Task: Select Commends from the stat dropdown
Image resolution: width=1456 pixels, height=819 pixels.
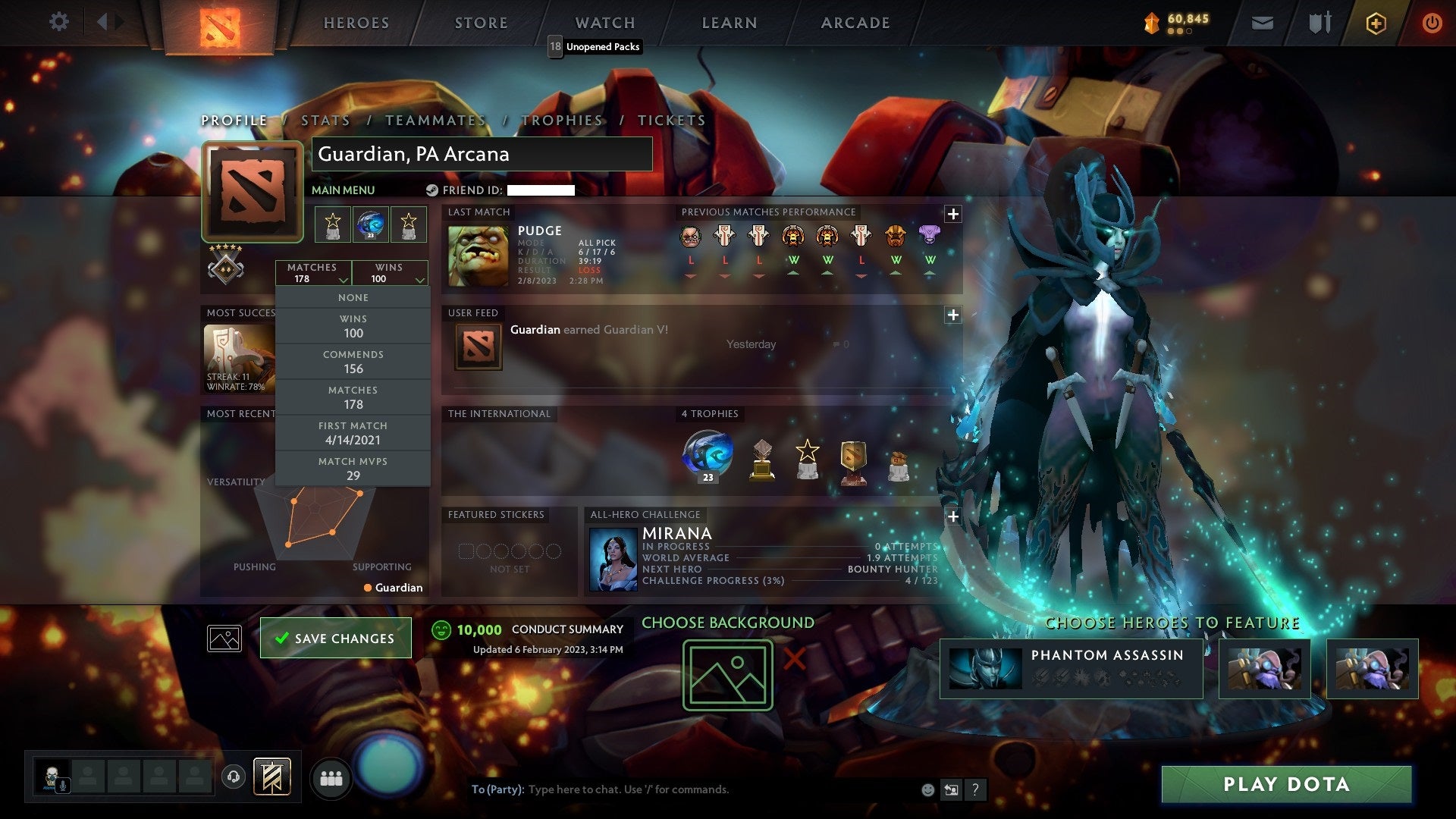Action: [353, 361]
